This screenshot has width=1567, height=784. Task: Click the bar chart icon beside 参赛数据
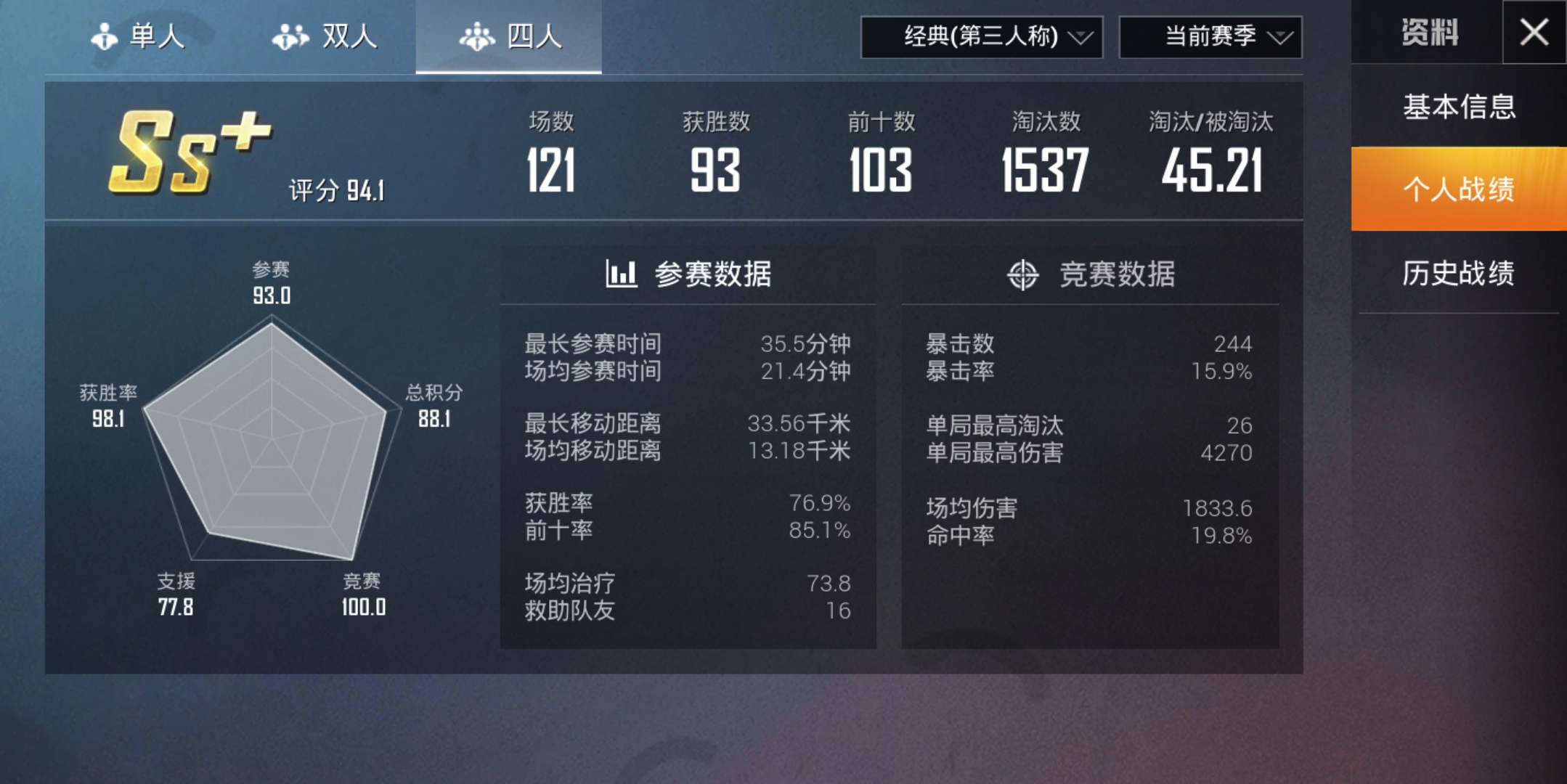pos(622,274)
